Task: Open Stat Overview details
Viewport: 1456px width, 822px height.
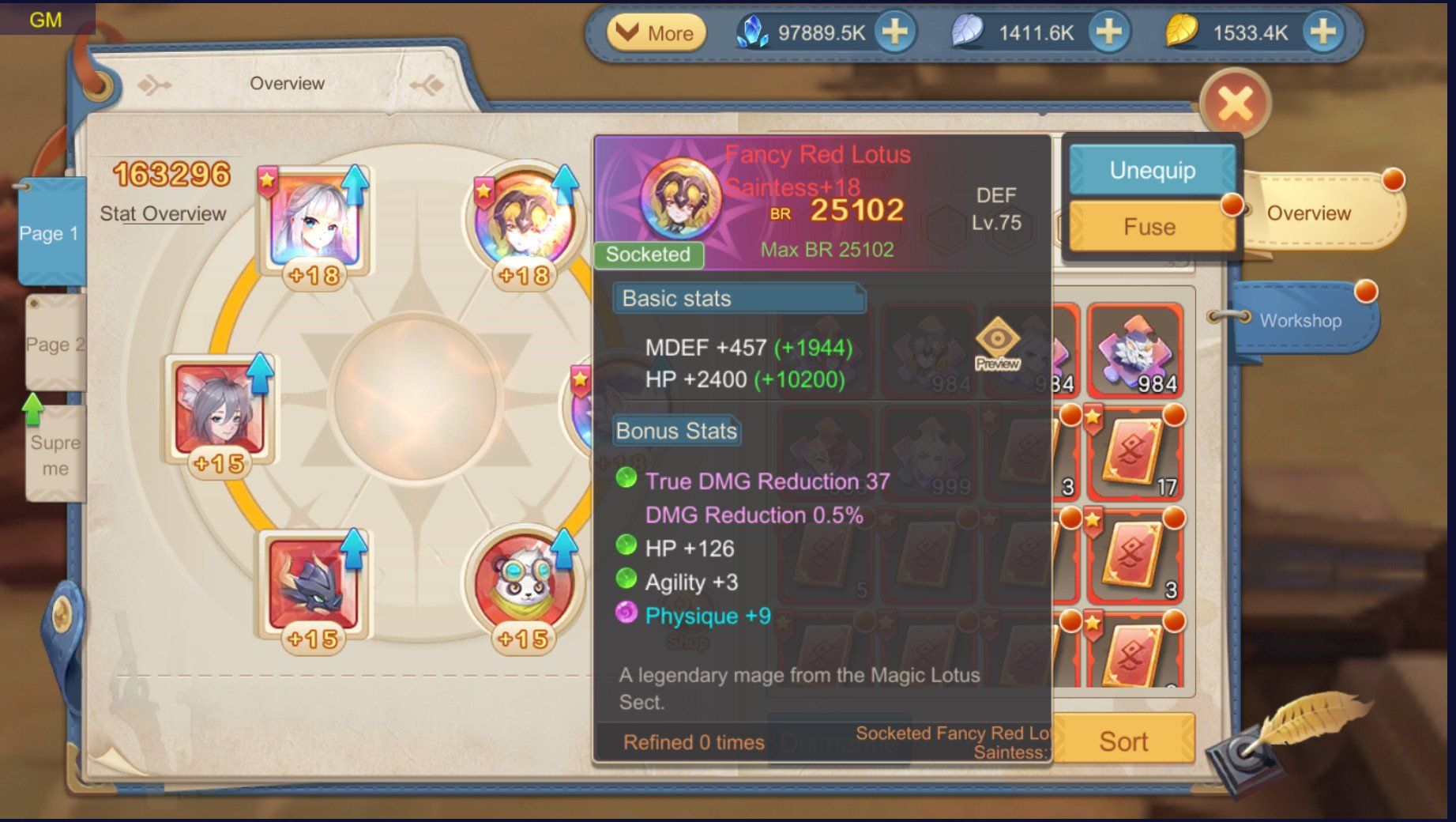Action: [x=163, y=214]
